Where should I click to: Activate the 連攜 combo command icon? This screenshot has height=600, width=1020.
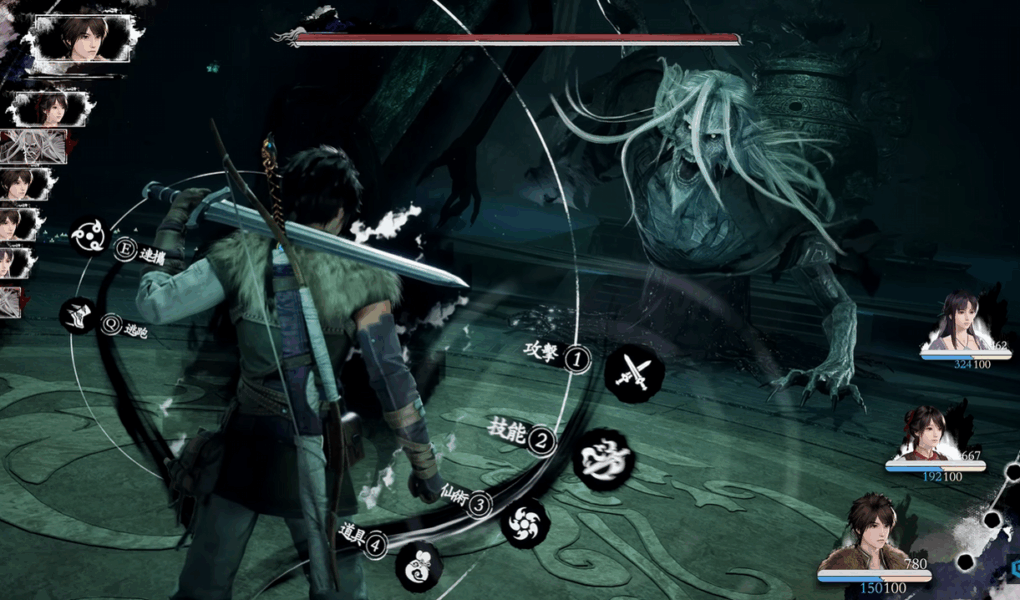click(x=88, y=237)
